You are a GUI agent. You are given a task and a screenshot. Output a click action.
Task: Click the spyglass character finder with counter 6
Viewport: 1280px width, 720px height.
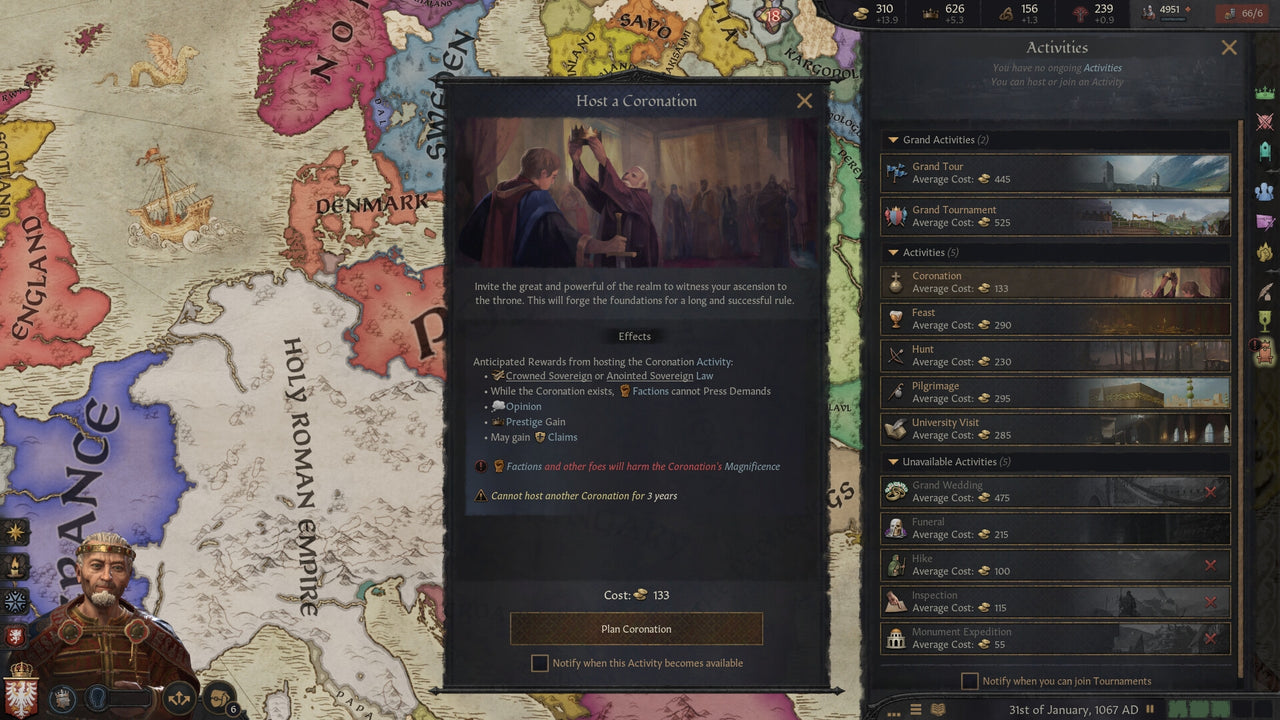(x=218, y=697)
